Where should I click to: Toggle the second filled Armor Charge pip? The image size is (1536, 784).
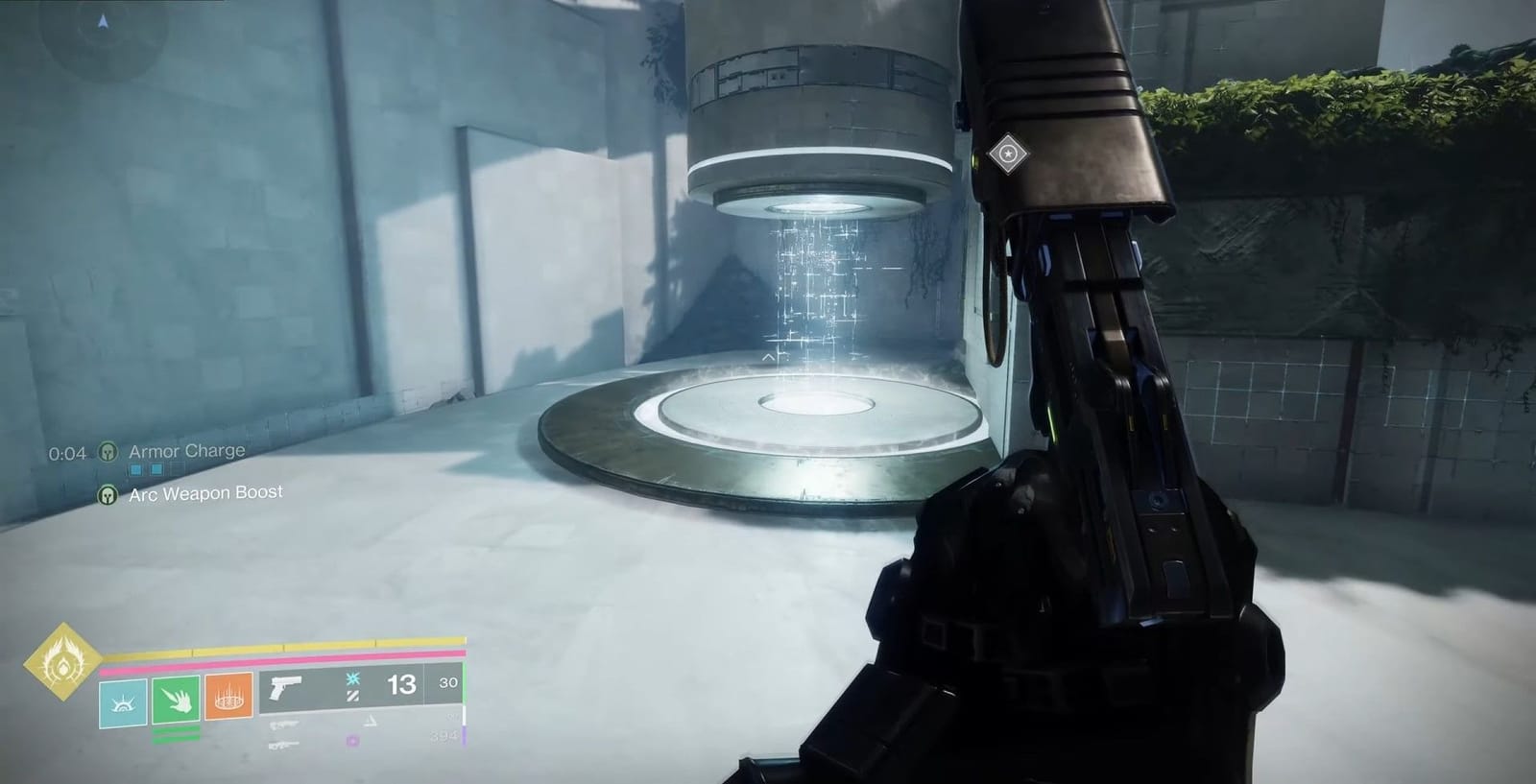[x=156, y=468]
